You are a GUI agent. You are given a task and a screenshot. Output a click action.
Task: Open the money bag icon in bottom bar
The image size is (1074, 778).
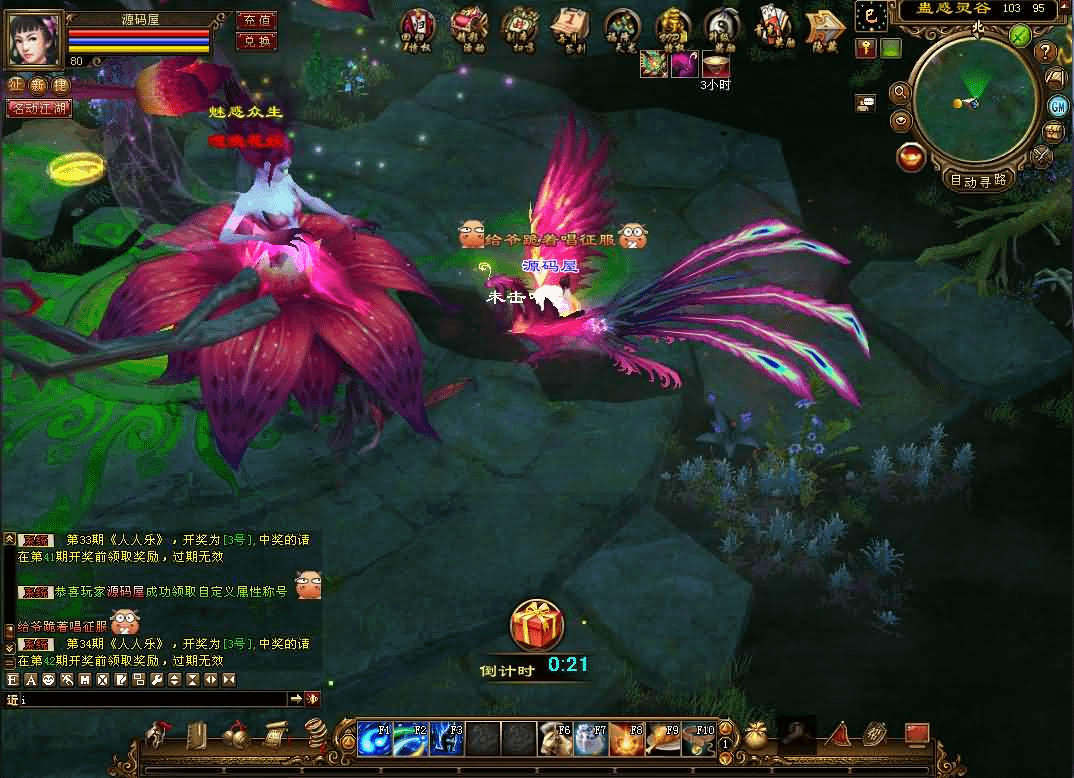[755, 736]
